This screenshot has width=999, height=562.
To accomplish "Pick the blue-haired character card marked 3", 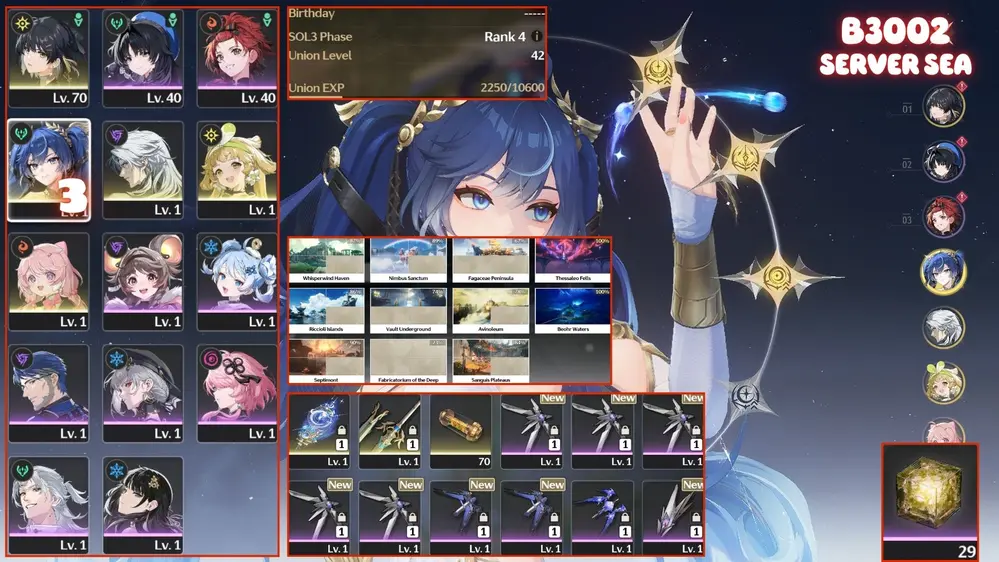I will pyautogui.click(x=48, y=170).
